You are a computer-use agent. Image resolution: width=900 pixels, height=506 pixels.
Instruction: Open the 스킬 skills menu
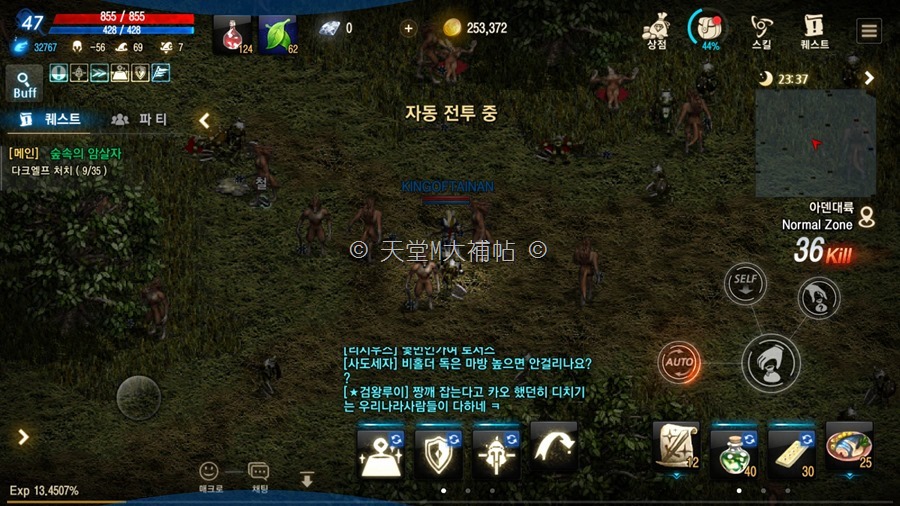761,30
